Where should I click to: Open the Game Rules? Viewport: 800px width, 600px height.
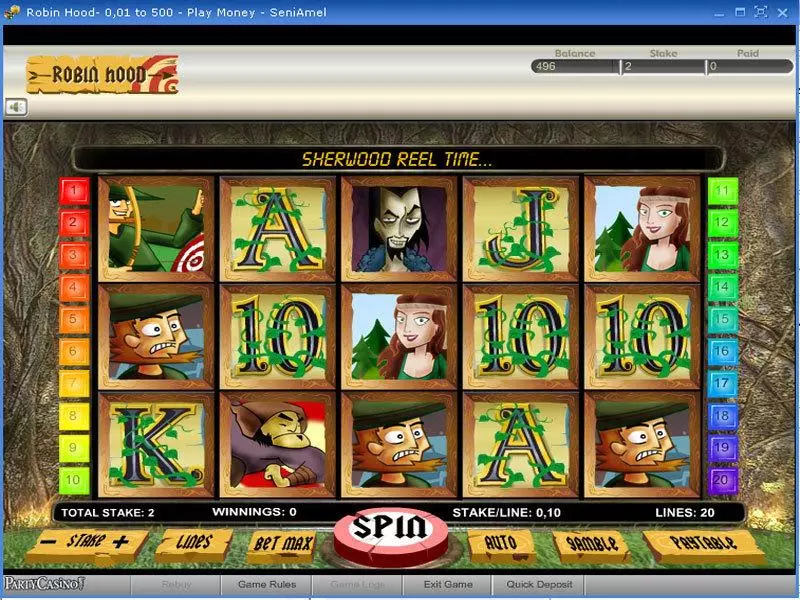[x=267, y=584]
